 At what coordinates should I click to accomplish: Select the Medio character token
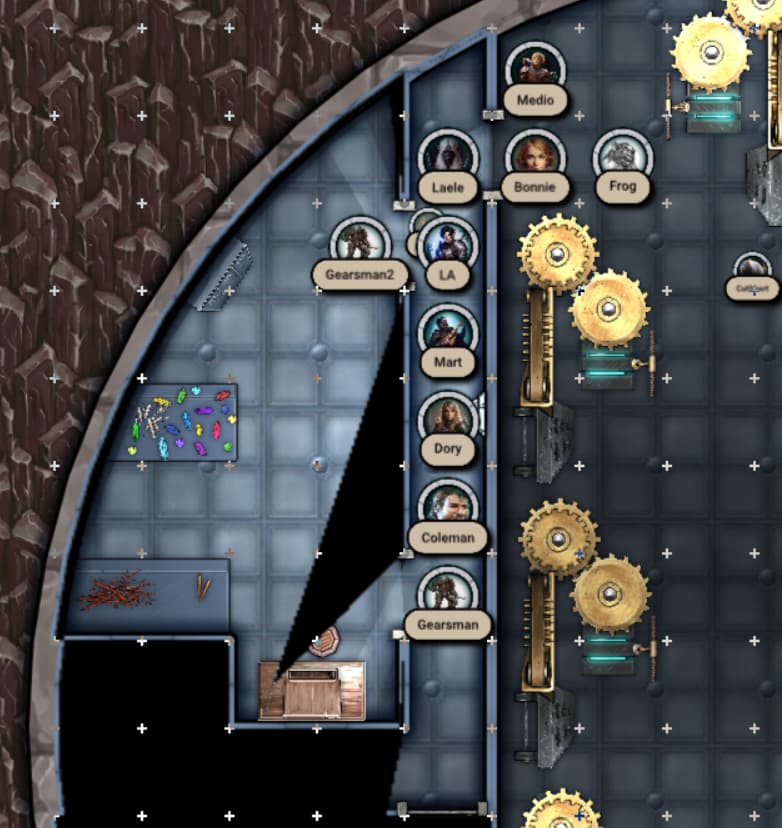click(535, 68)
